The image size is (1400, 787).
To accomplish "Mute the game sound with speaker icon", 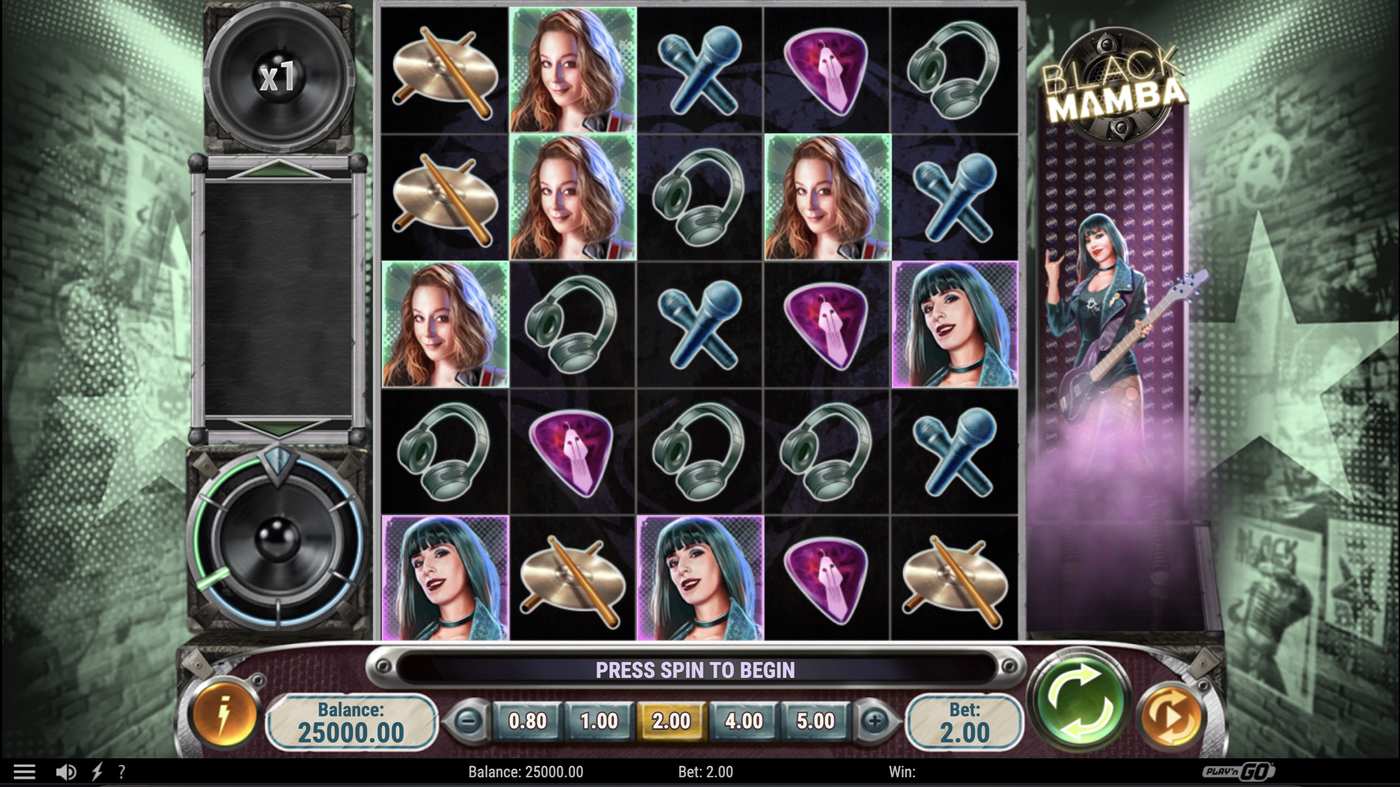I will (65, 770).
